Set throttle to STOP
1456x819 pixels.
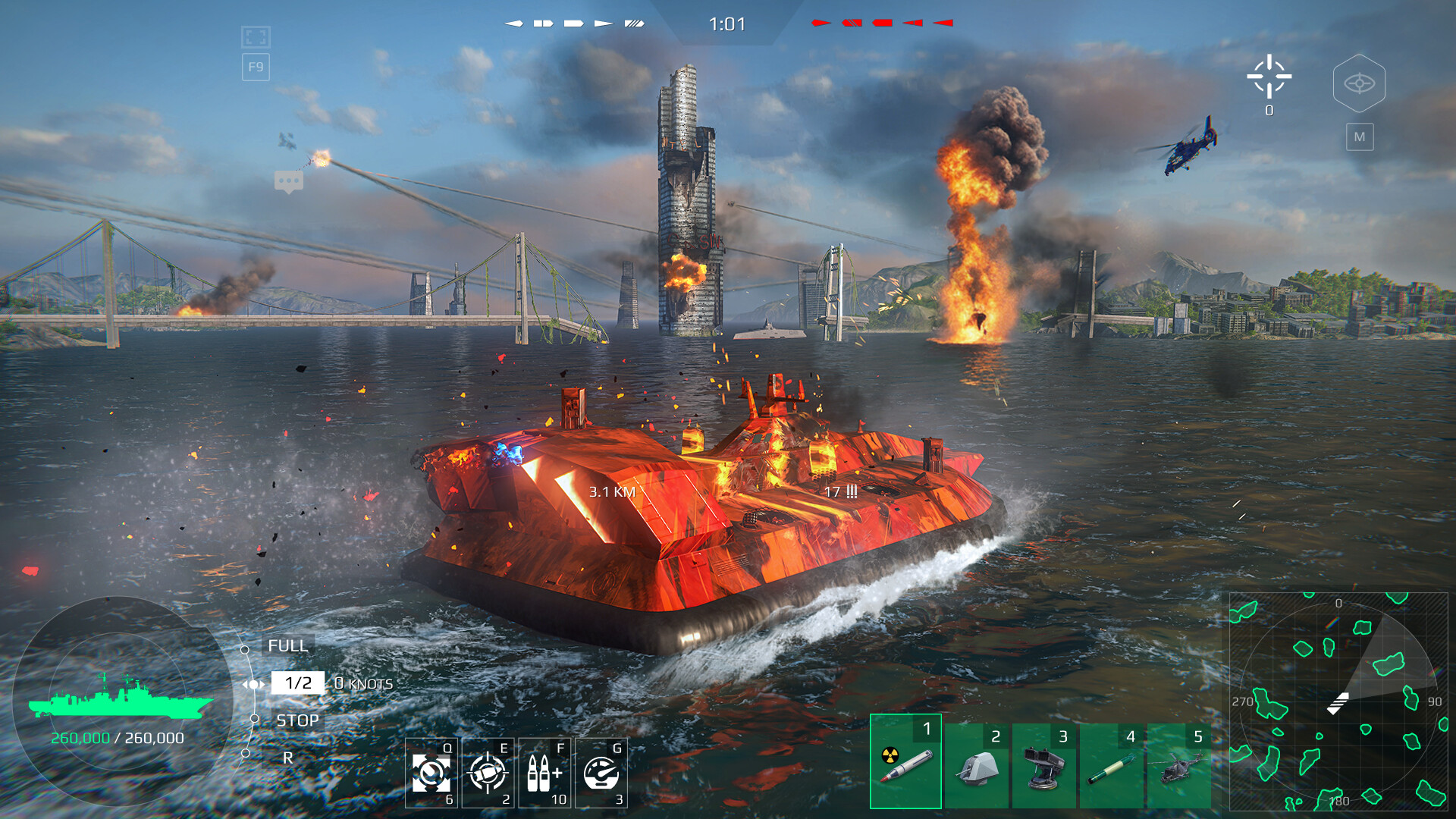click(297, 720)
